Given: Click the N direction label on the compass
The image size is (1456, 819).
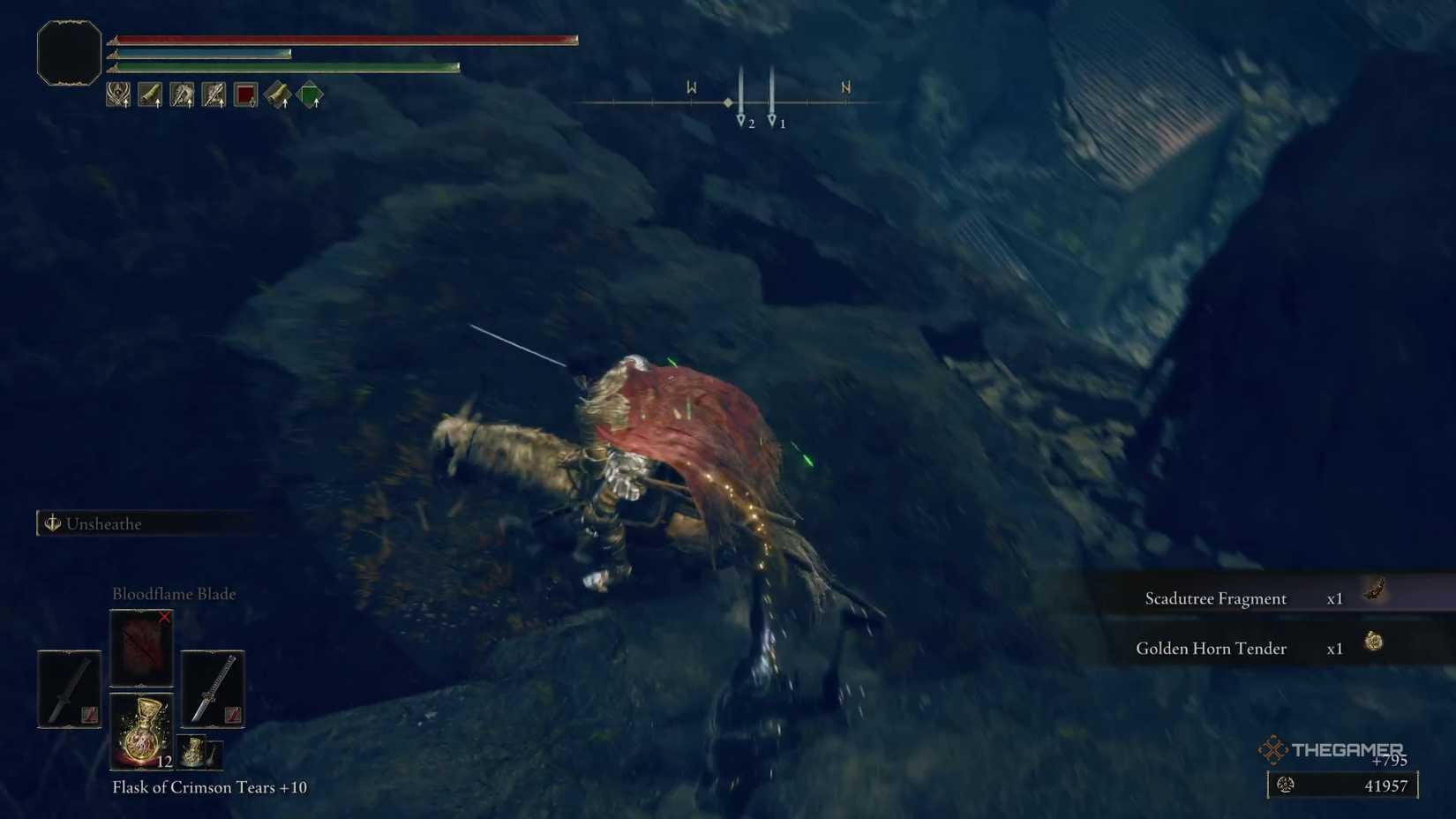Looking at the screenshot, I should (844, 87).
